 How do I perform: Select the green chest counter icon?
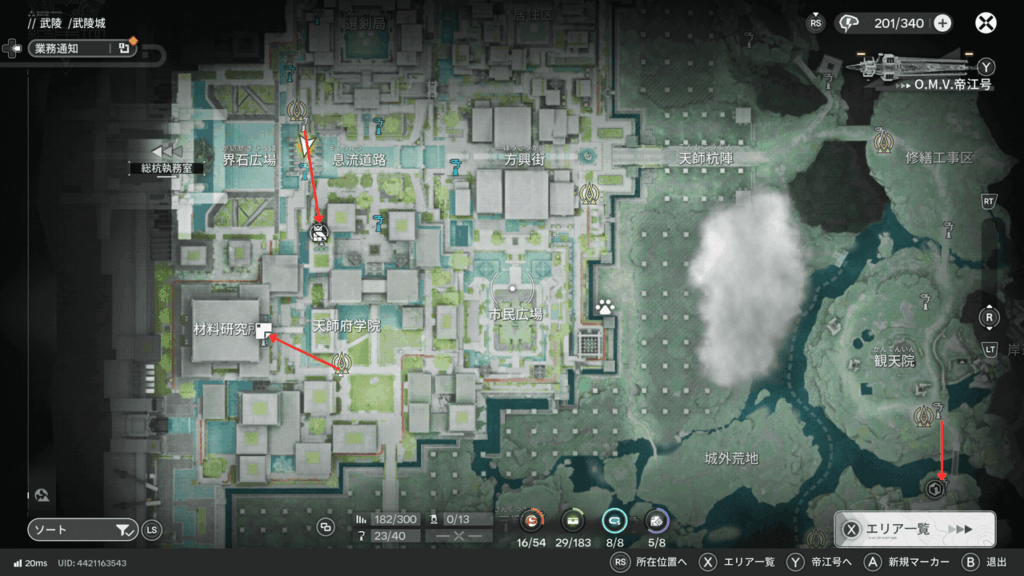573,520
